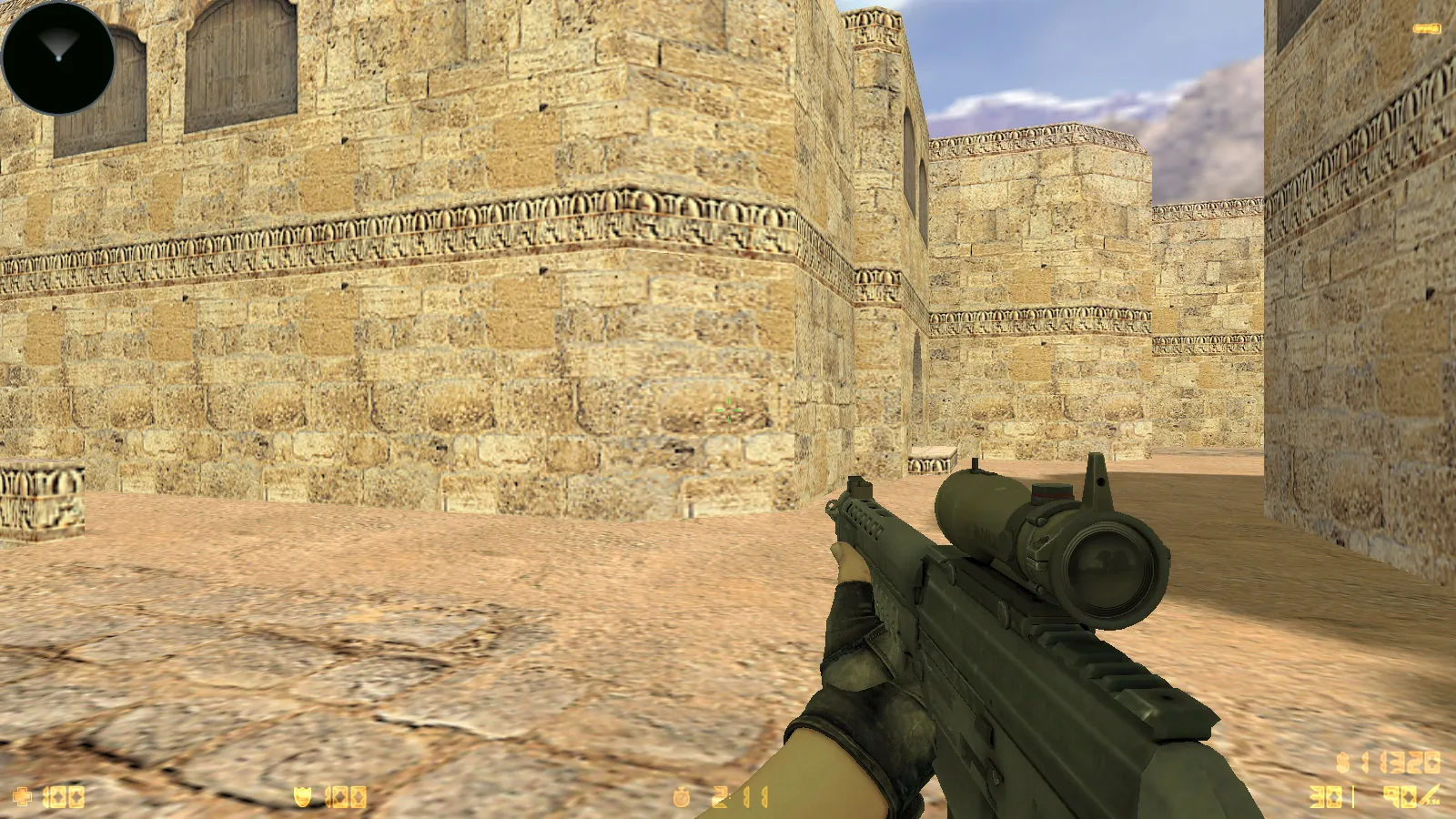
Task: Expand the reserve ammo 90 counter
Action: [x=1400, y=796]
